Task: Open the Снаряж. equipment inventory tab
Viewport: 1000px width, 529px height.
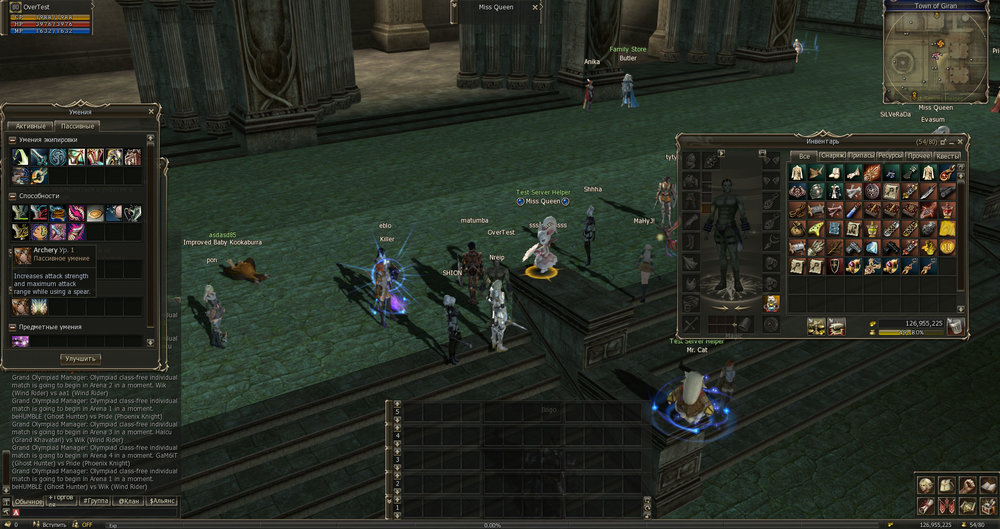Action: point(832,156)
